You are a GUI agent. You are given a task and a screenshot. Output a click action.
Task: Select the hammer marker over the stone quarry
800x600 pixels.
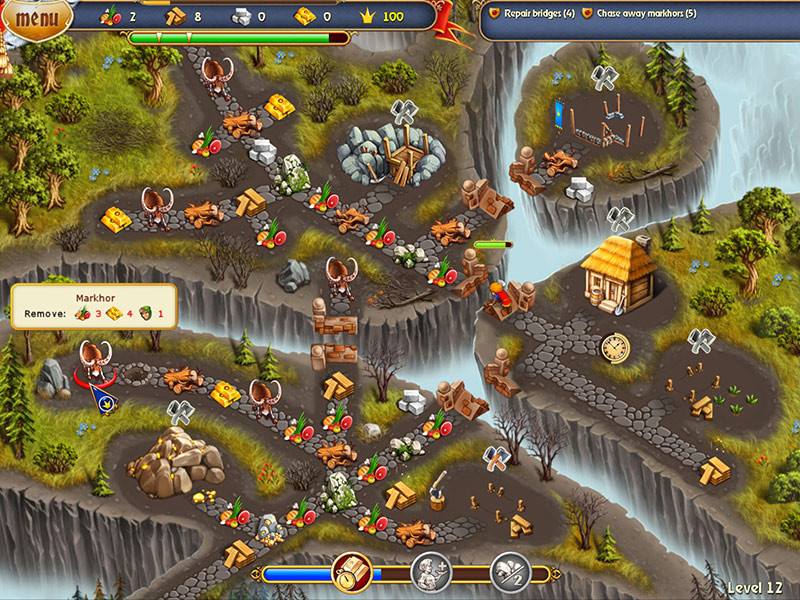pos(403,111)
